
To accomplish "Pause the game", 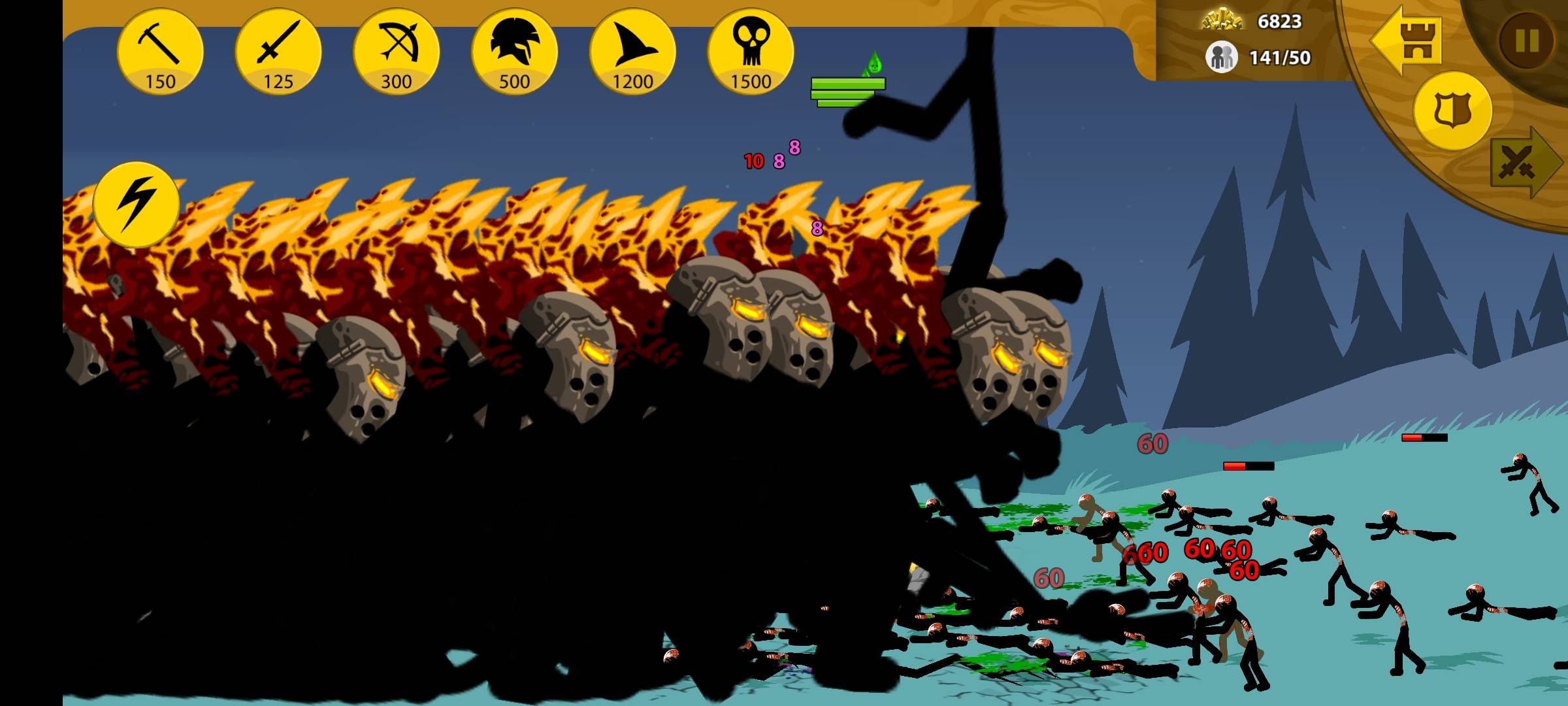I will pyautogui.click(x=1527, y=41).
